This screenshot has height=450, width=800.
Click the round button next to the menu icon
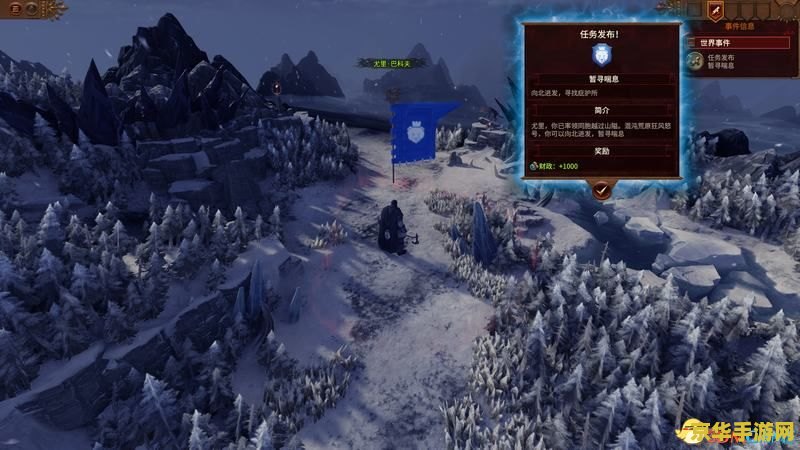(31, 8)
